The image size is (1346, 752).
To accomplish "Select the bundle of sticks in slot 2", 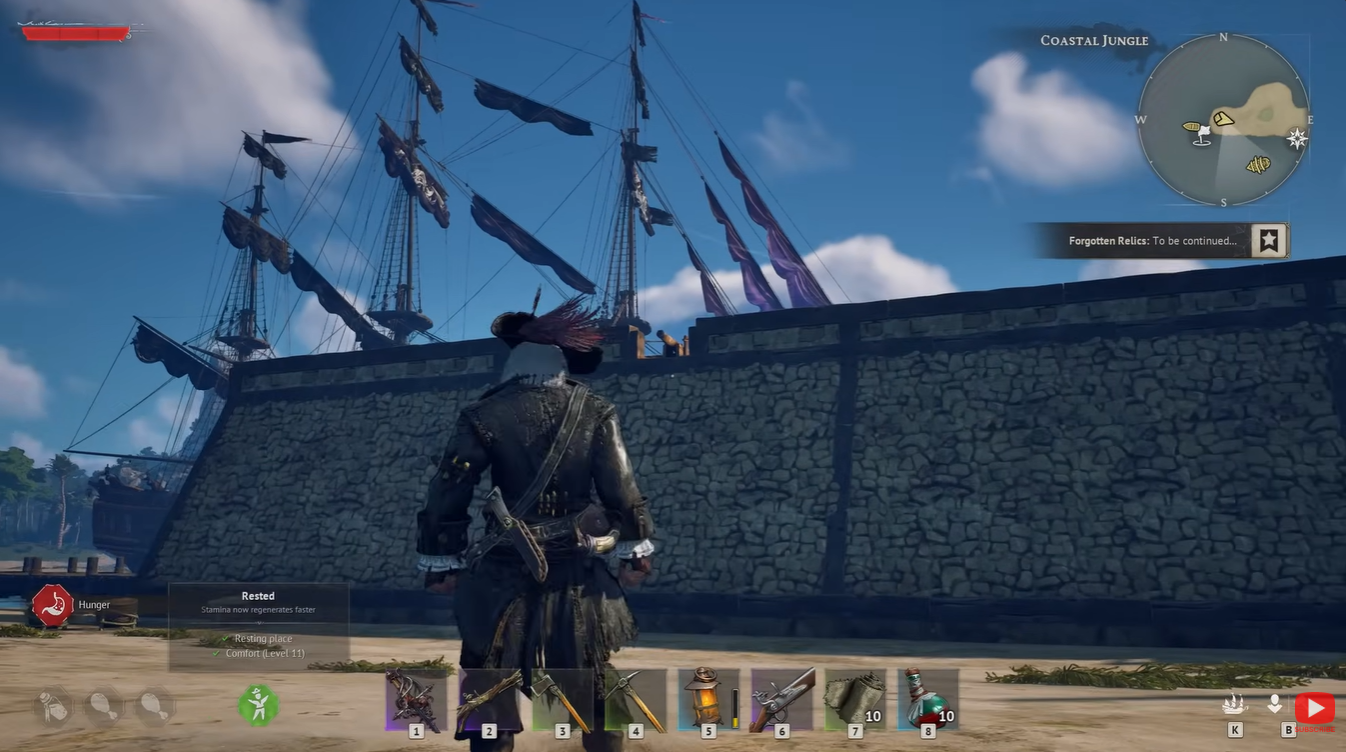I will tap(487, 698).
